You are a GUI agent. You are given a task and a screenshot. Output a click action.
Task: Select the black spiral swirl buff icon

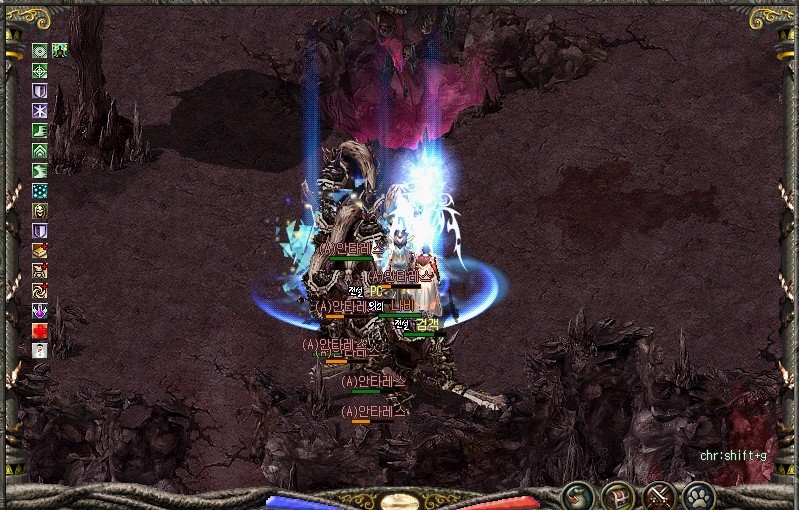coord(40,290)
